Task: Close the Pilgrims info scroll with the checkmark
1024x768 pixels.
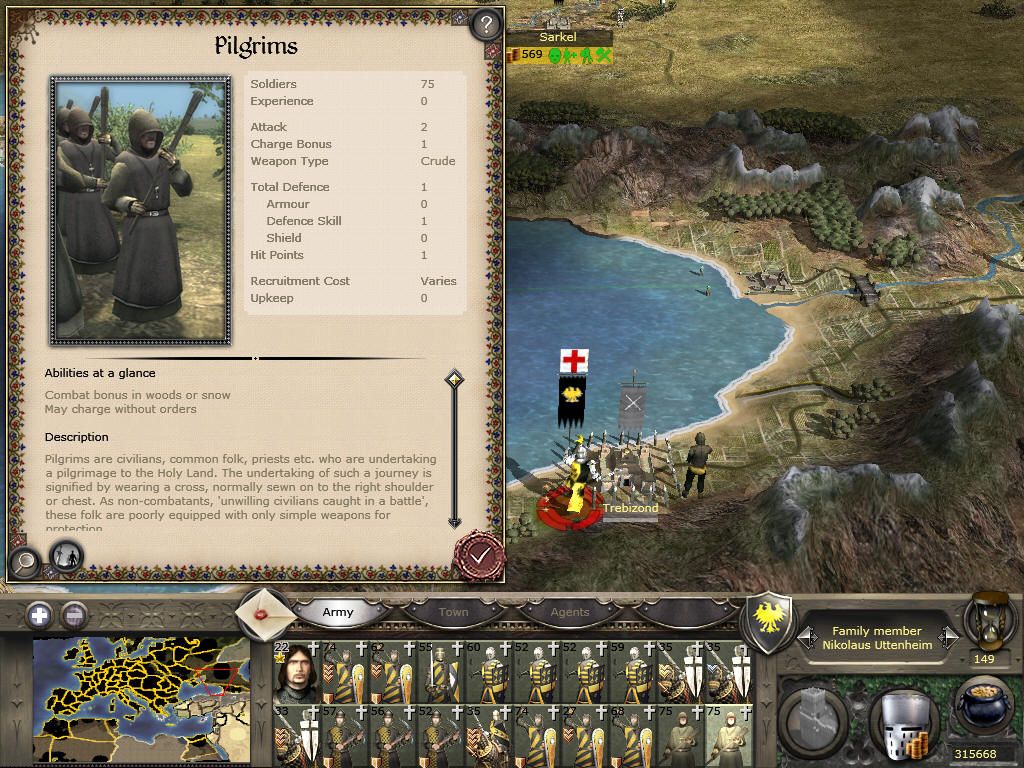Action: (x=480, y=554)
